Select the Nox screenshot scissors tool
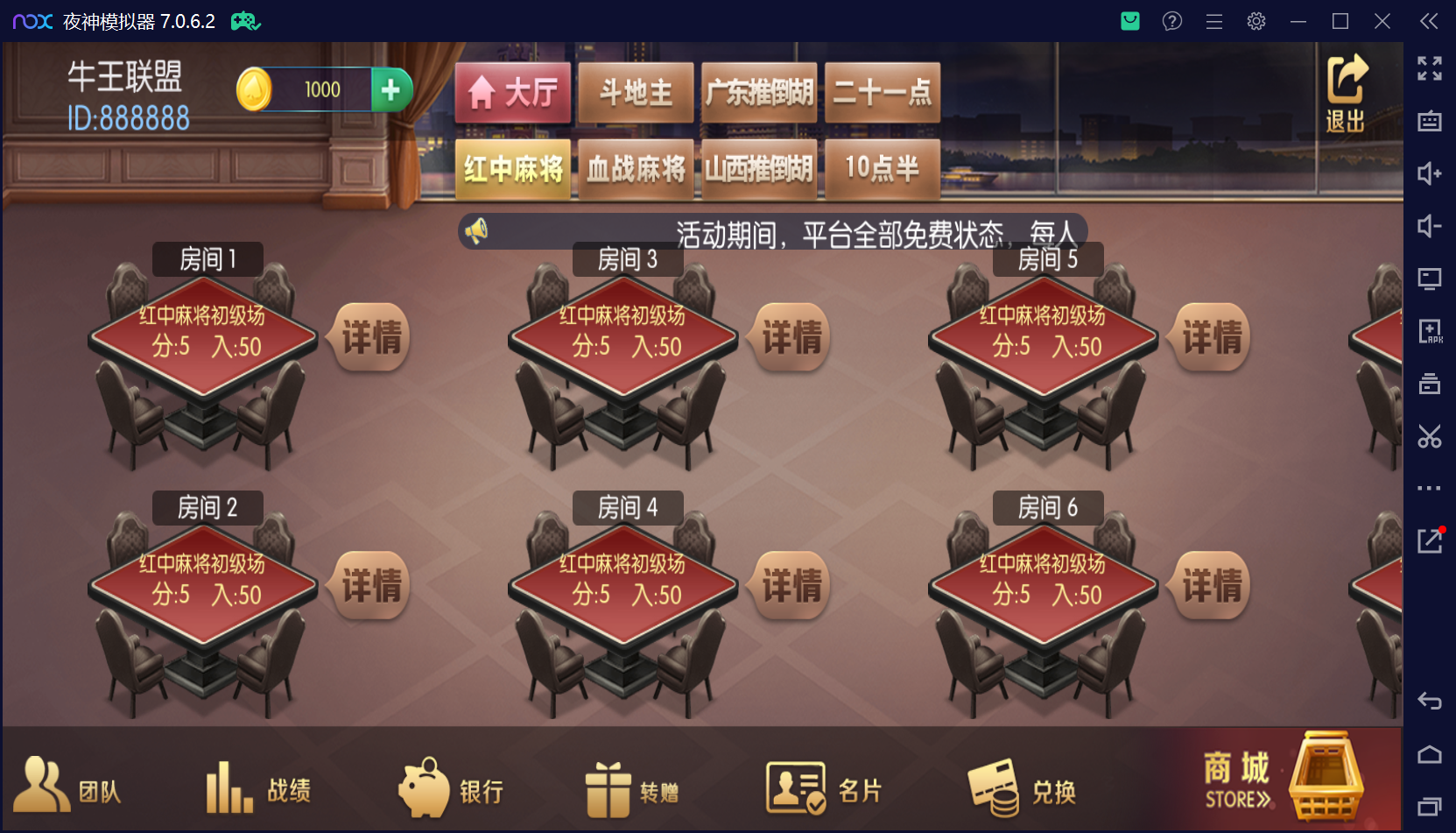 click(x=1431, y=436)
